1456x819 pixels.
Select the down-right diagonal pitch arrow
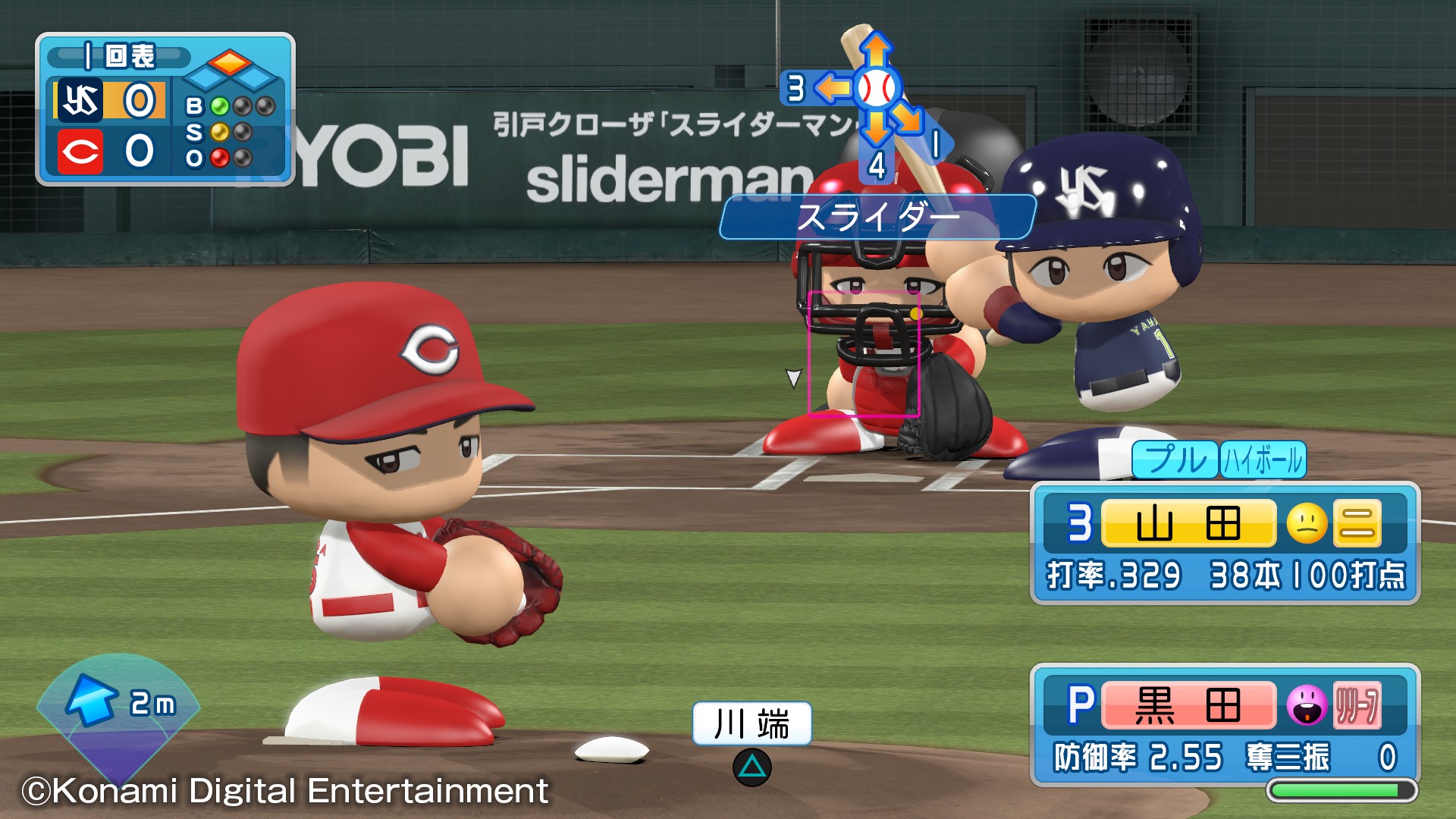tap(907, 118)
